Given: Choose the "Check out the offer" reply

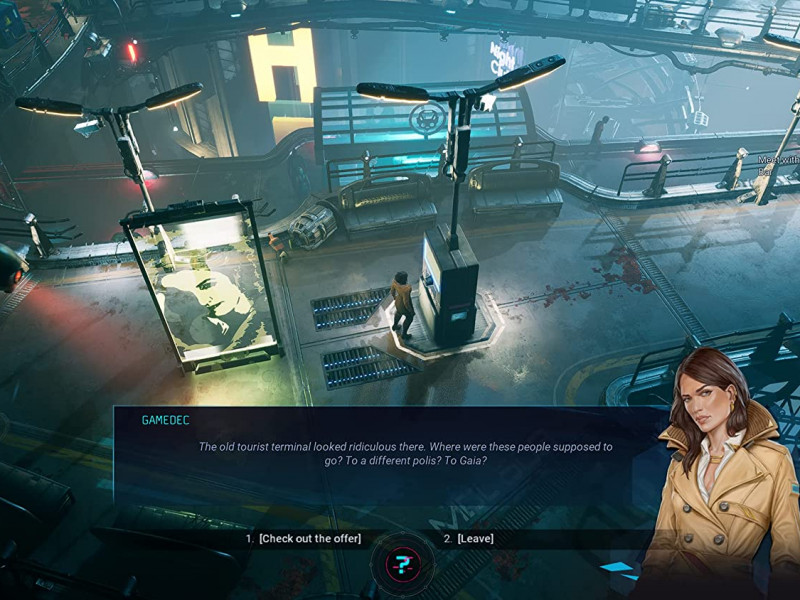Looking at the screenshot, I should tap(309, 539).
